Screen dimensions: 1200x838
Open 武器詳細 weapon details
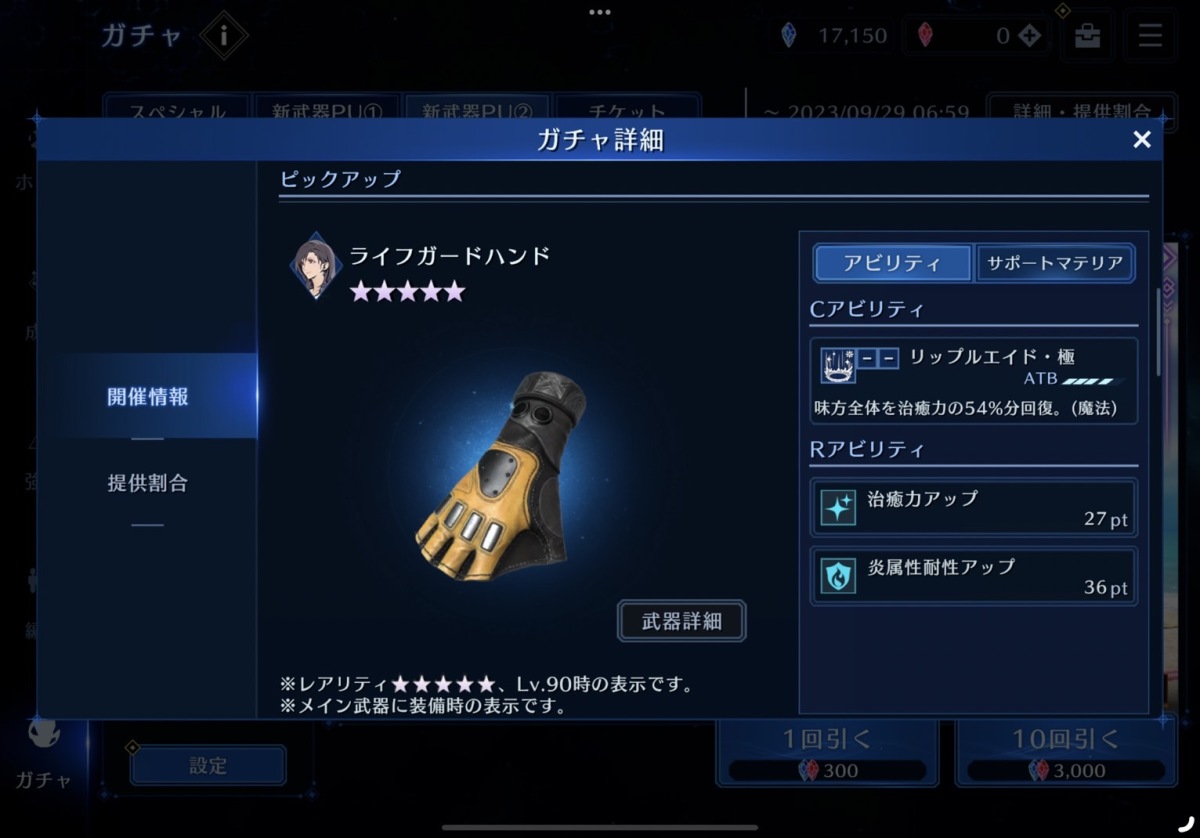click(x=681, y=621)
